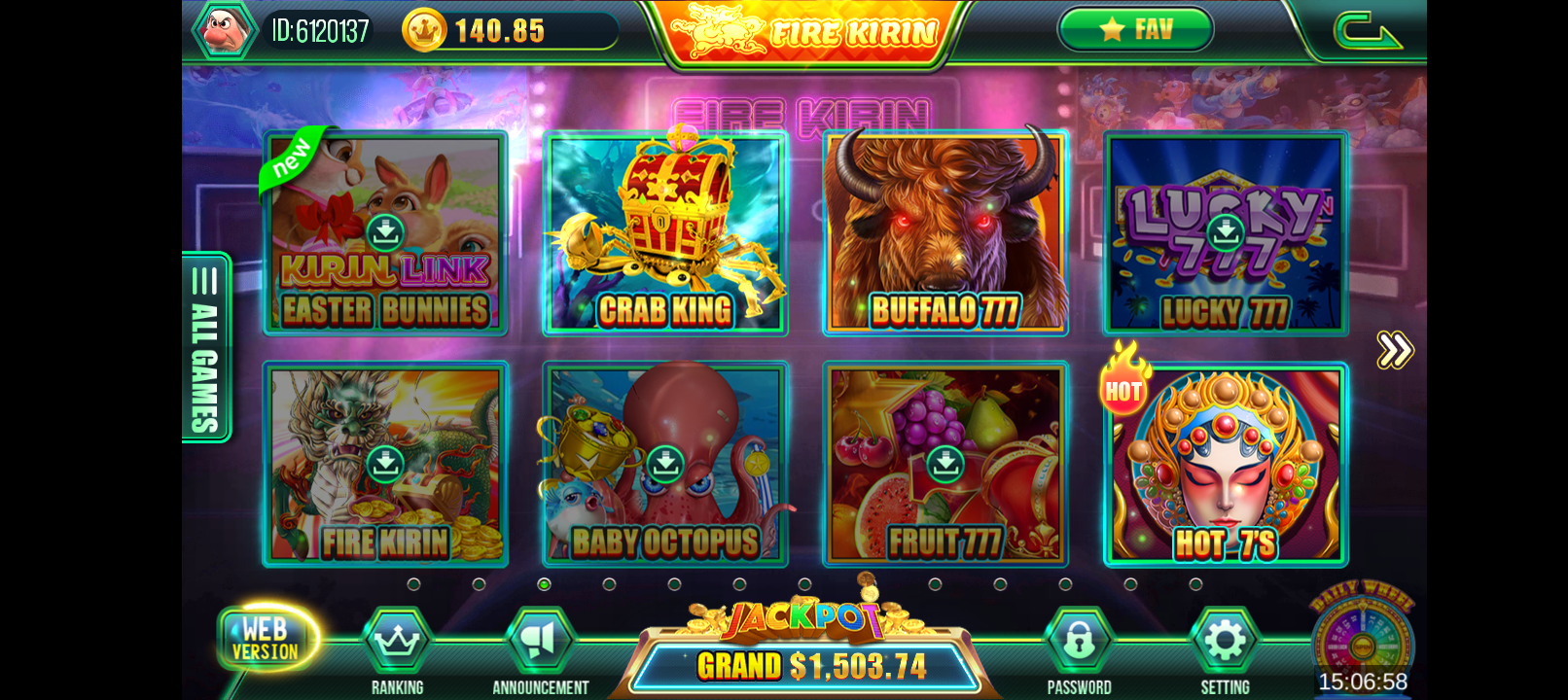
Task: Open the Setting gear menu
Action: tap(1225, 642)
